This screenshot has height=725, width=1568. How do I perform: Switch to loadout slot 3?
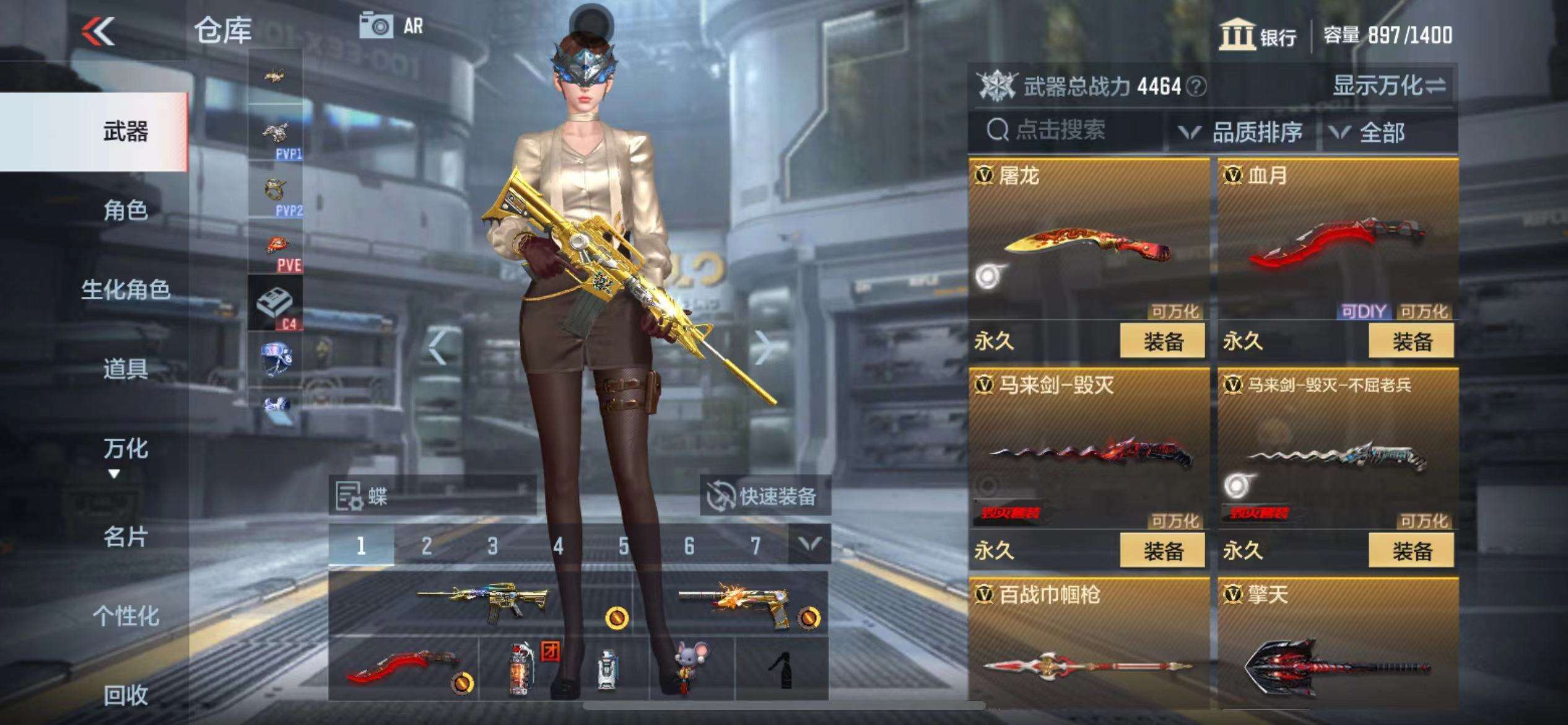(492, 546)
